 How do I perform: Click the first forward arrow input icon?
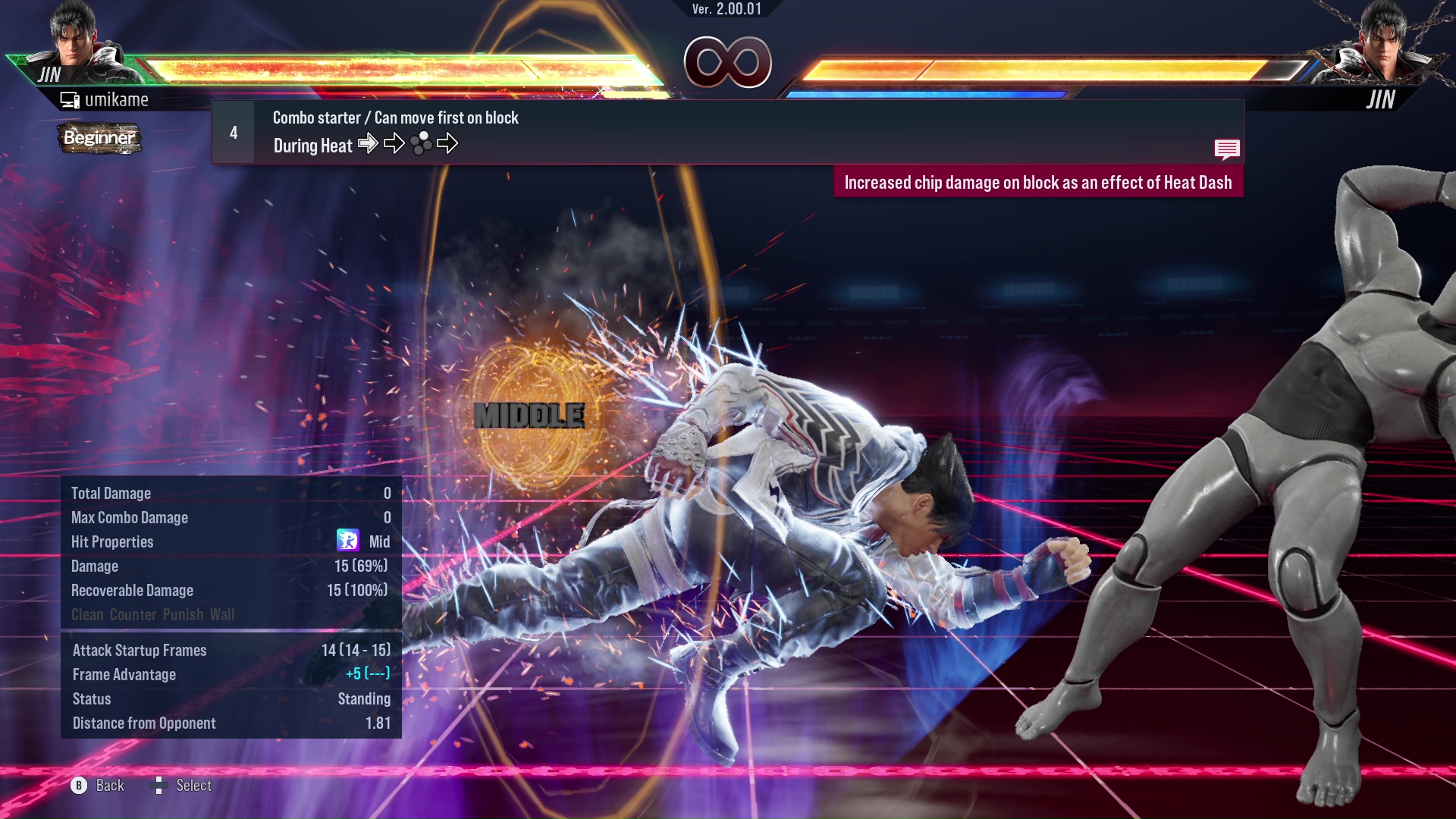coord(369,143)
